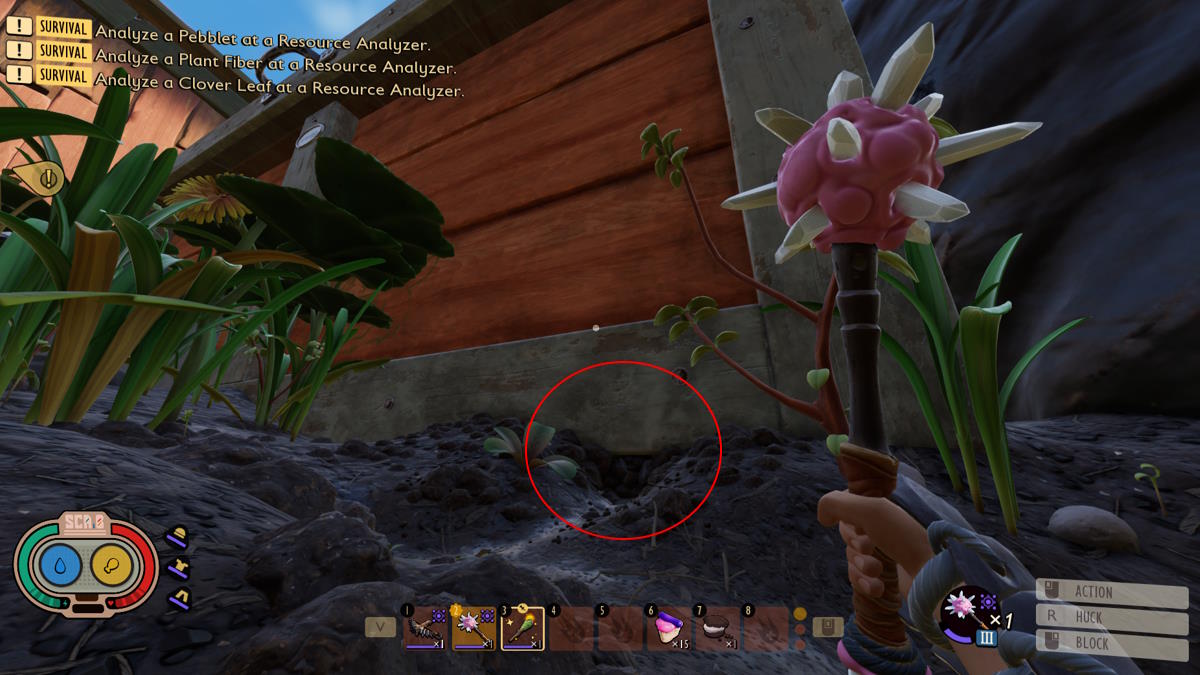Open the backpack icon beside the hotbar
The width and height of the screenshot is (1200, 675).
(x=828, y=627)
